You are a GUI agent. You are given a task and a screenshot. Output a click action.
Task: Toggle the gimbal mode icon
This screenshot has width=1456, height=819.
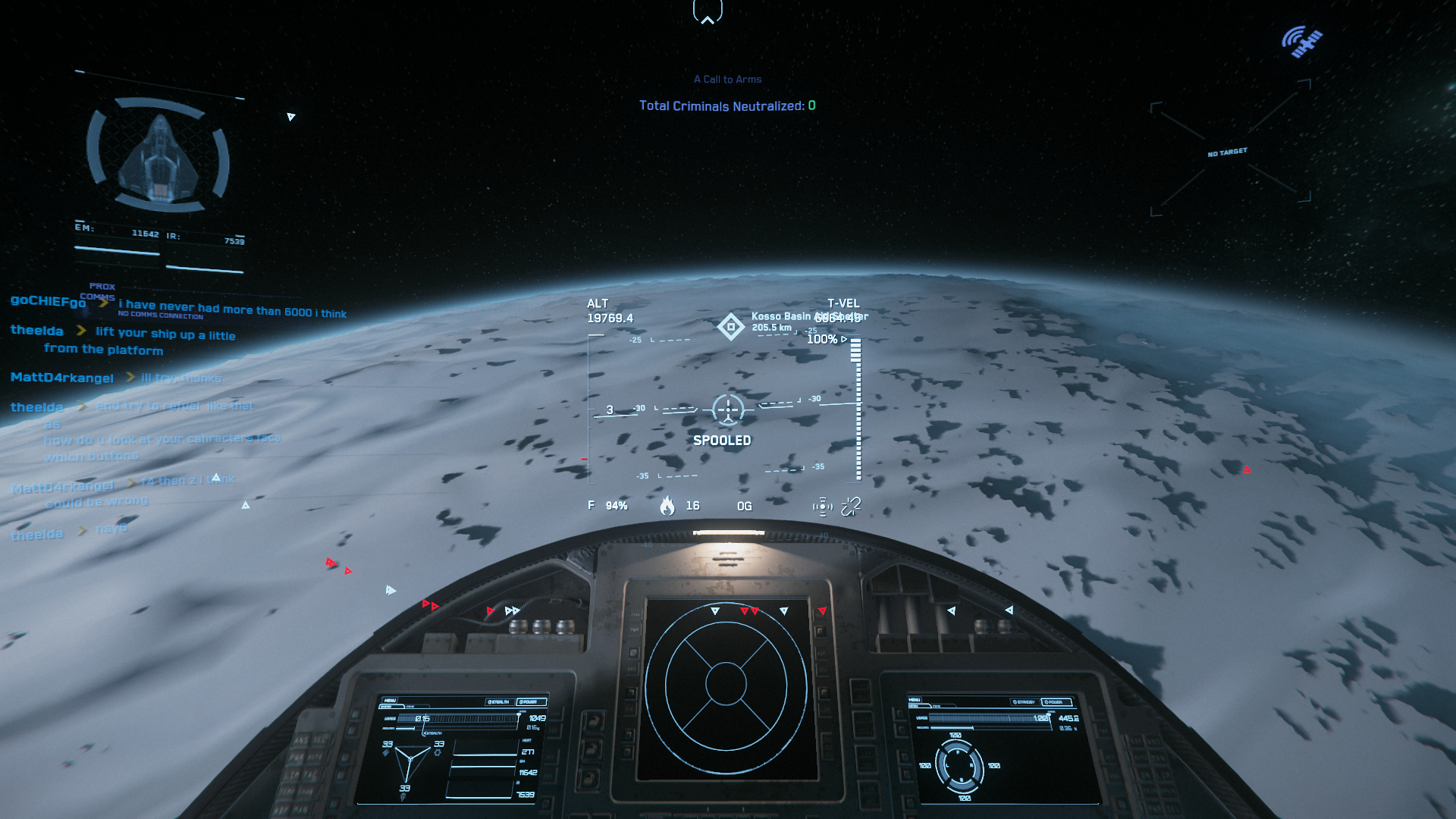click(x=822, y=507)
